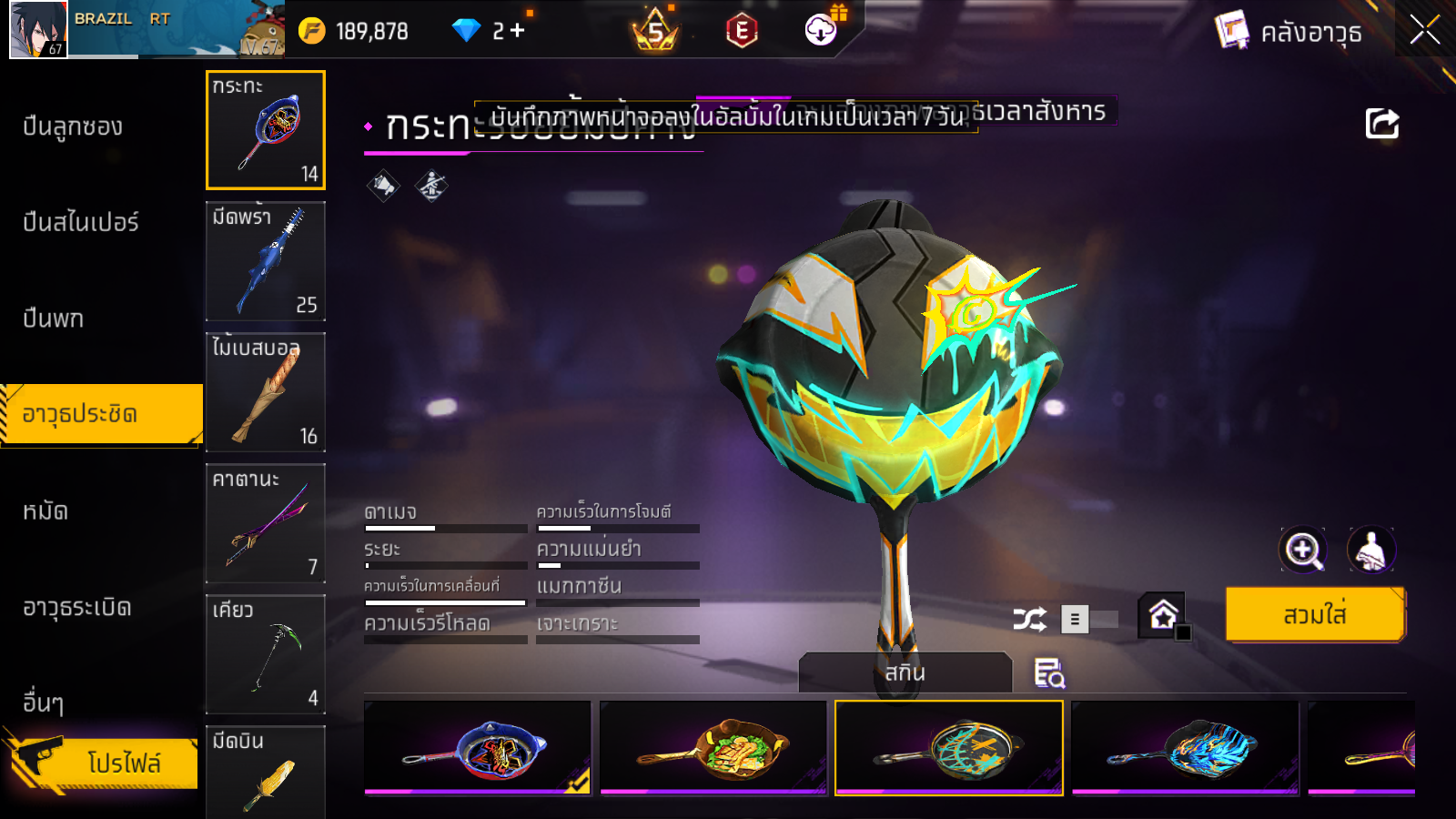1456x819 pixels.
Task: Select the มีดพร้า machete weapon tile
Action: coord(266,261)
